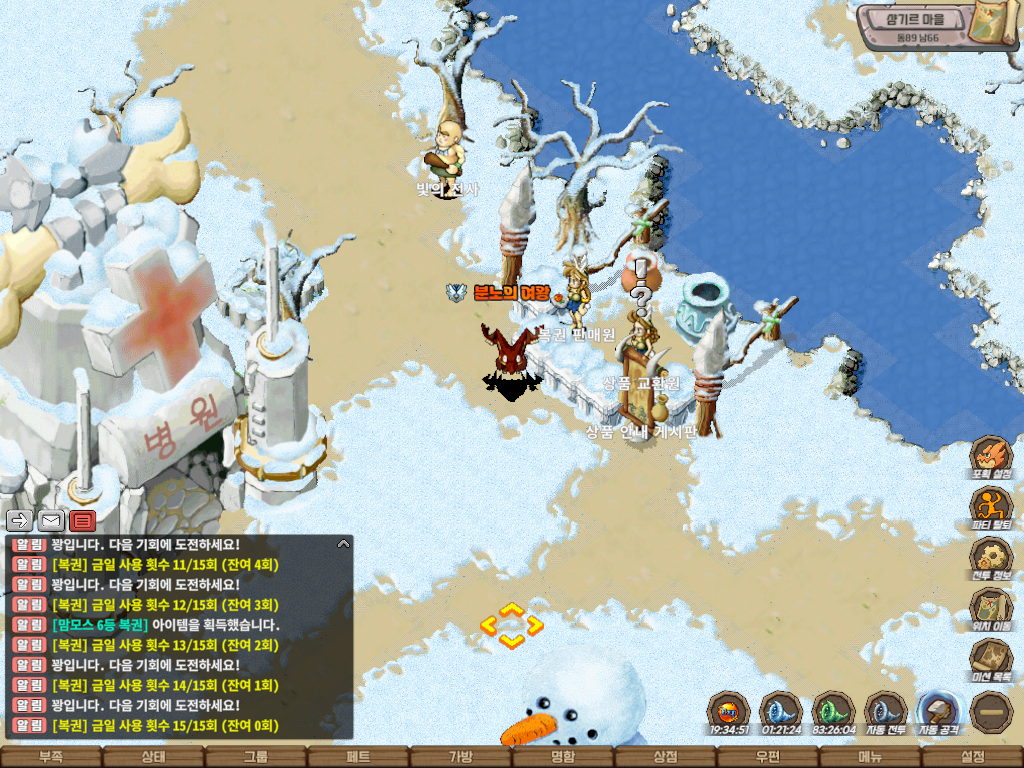Open the 가방 (bag) menu

tap(460, 757)
